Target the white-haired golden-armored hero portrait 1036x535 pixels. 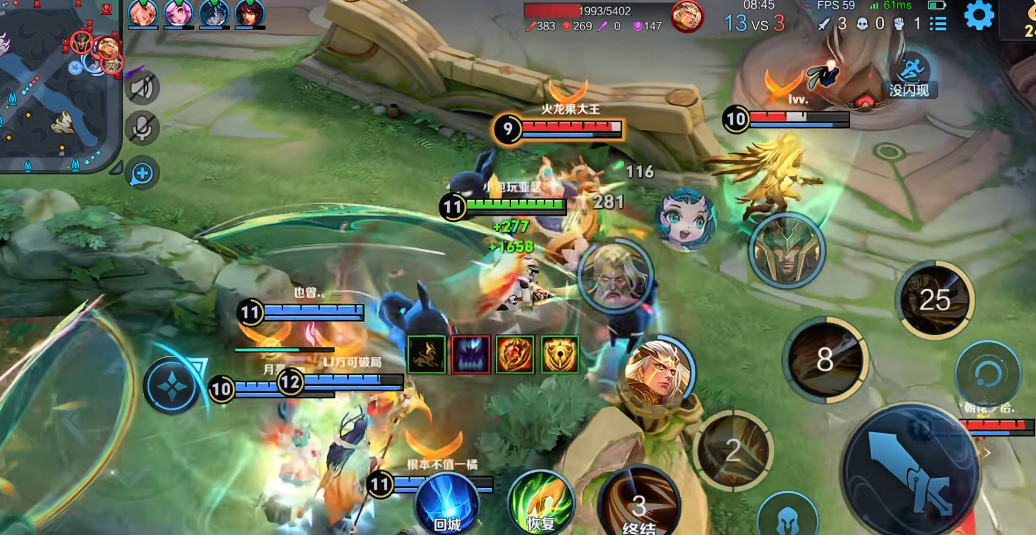658,370
